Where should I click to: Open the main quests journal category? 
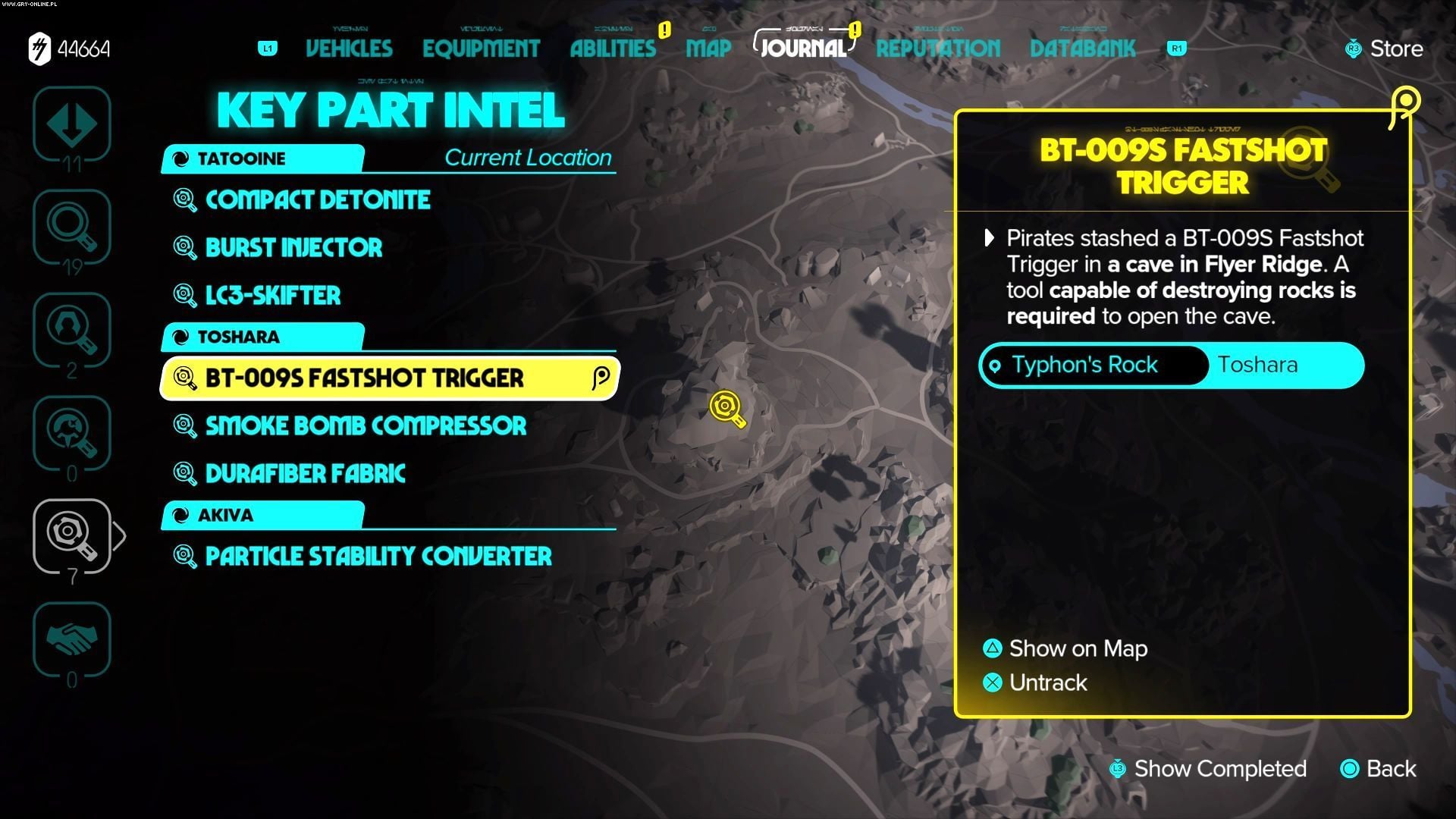[72, 124]
